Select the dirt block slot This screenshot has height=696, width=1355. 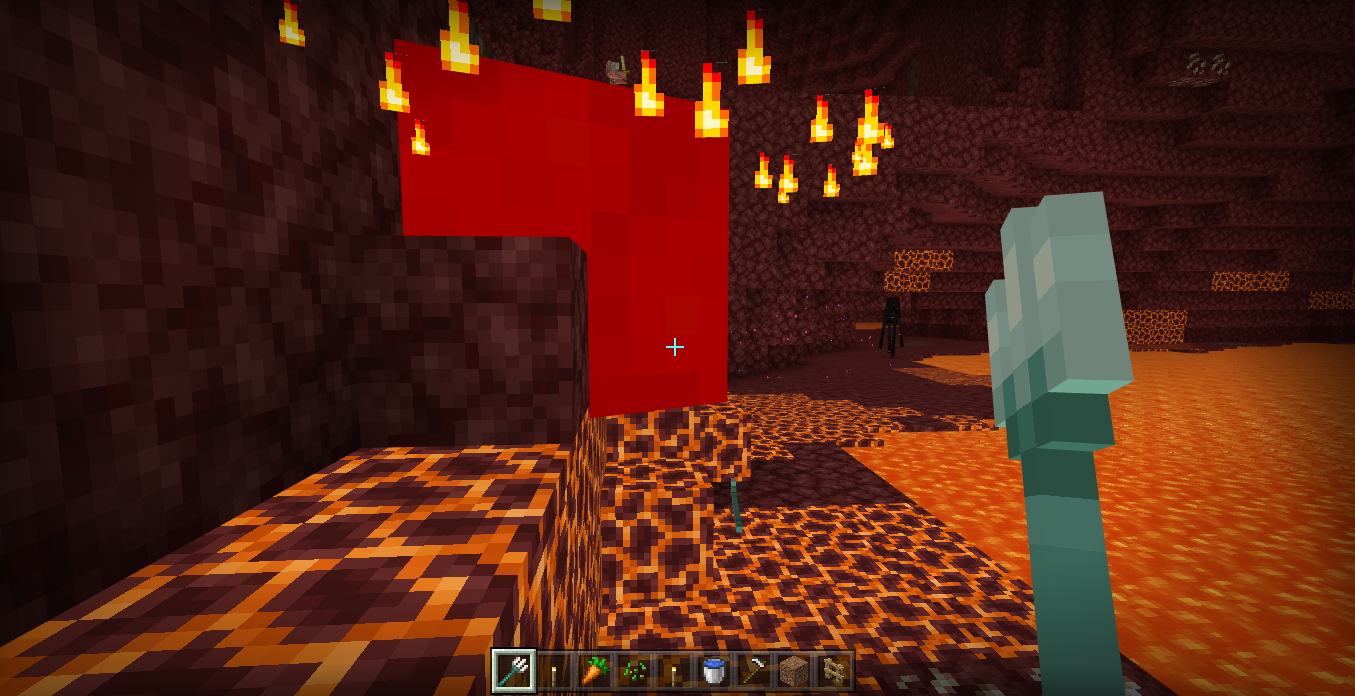pyautogui.click(x=793, y=671)
